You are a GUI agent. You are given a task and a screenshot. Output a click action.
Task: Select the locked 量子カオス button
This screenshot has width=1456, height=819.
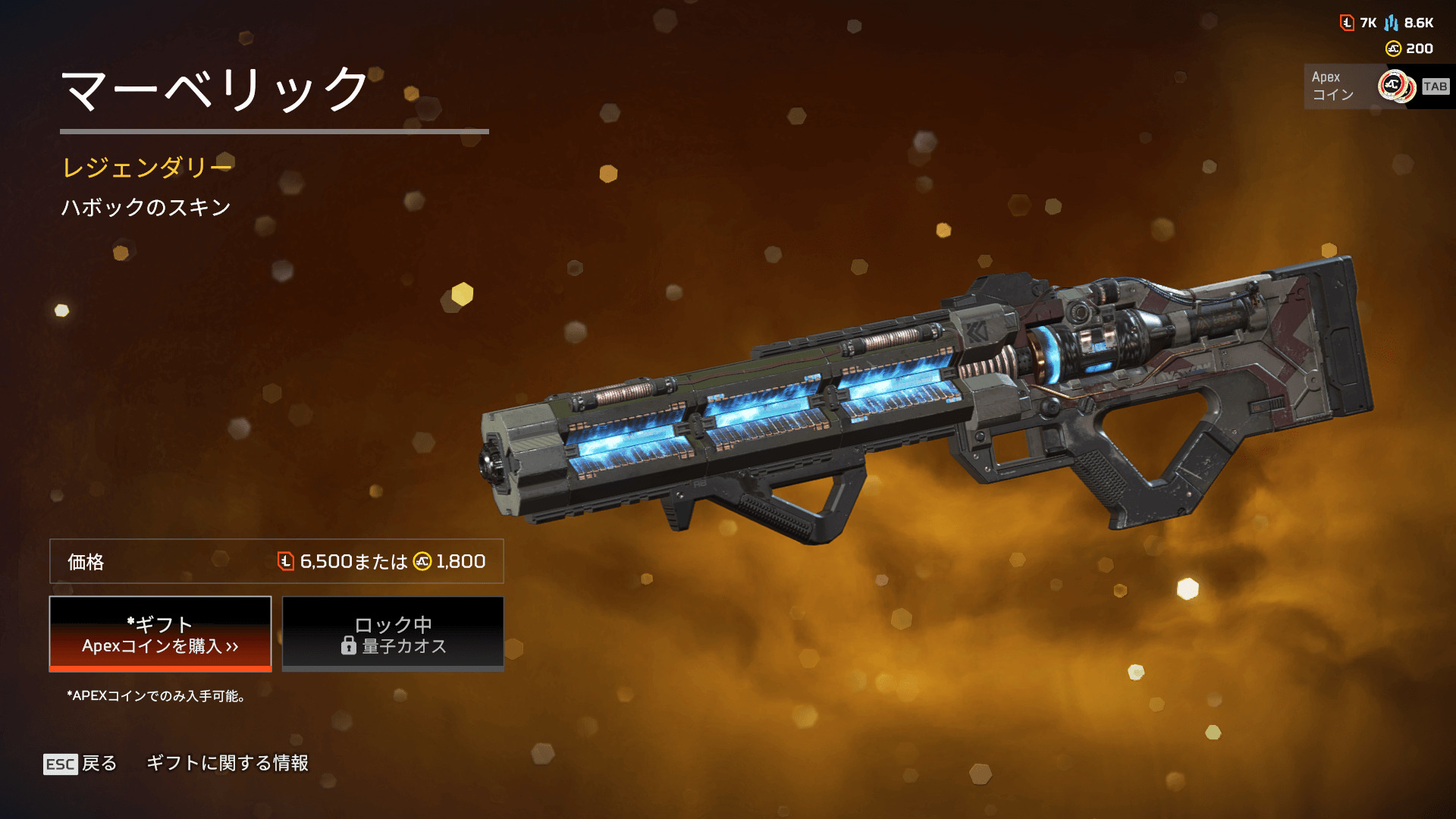[393, 634]
